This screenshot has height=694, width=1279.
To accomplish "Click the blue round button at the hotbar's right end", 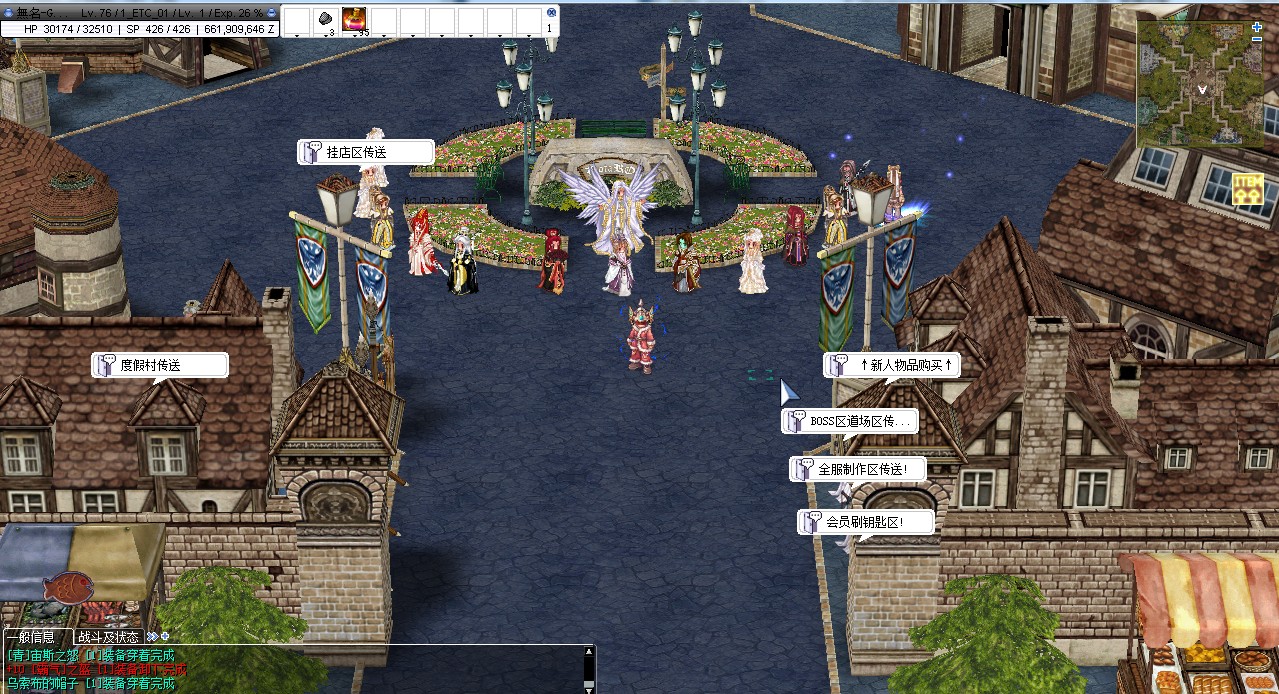I will (550, 12).
